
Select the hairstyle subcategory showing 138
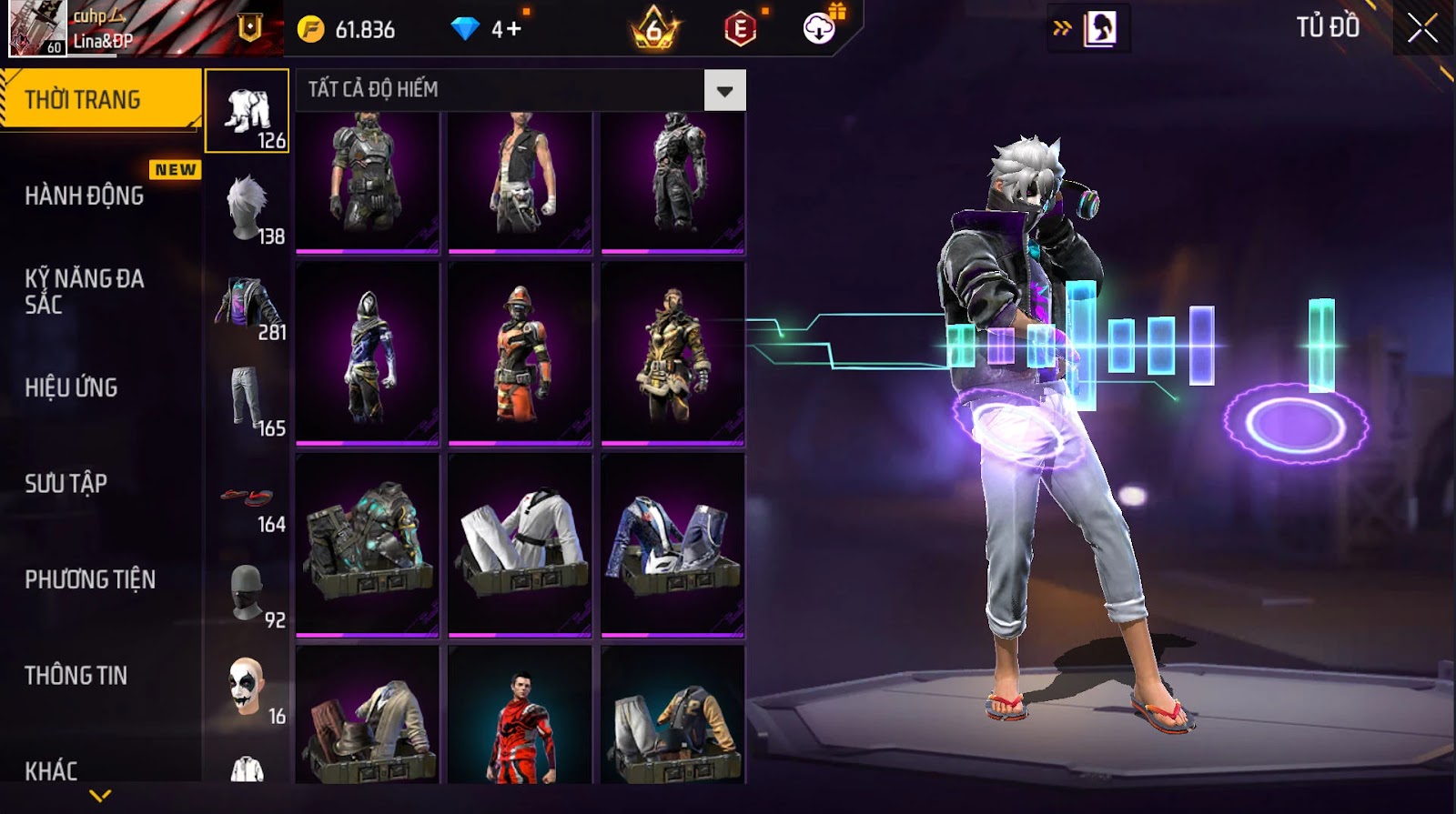tap(248, 209)
